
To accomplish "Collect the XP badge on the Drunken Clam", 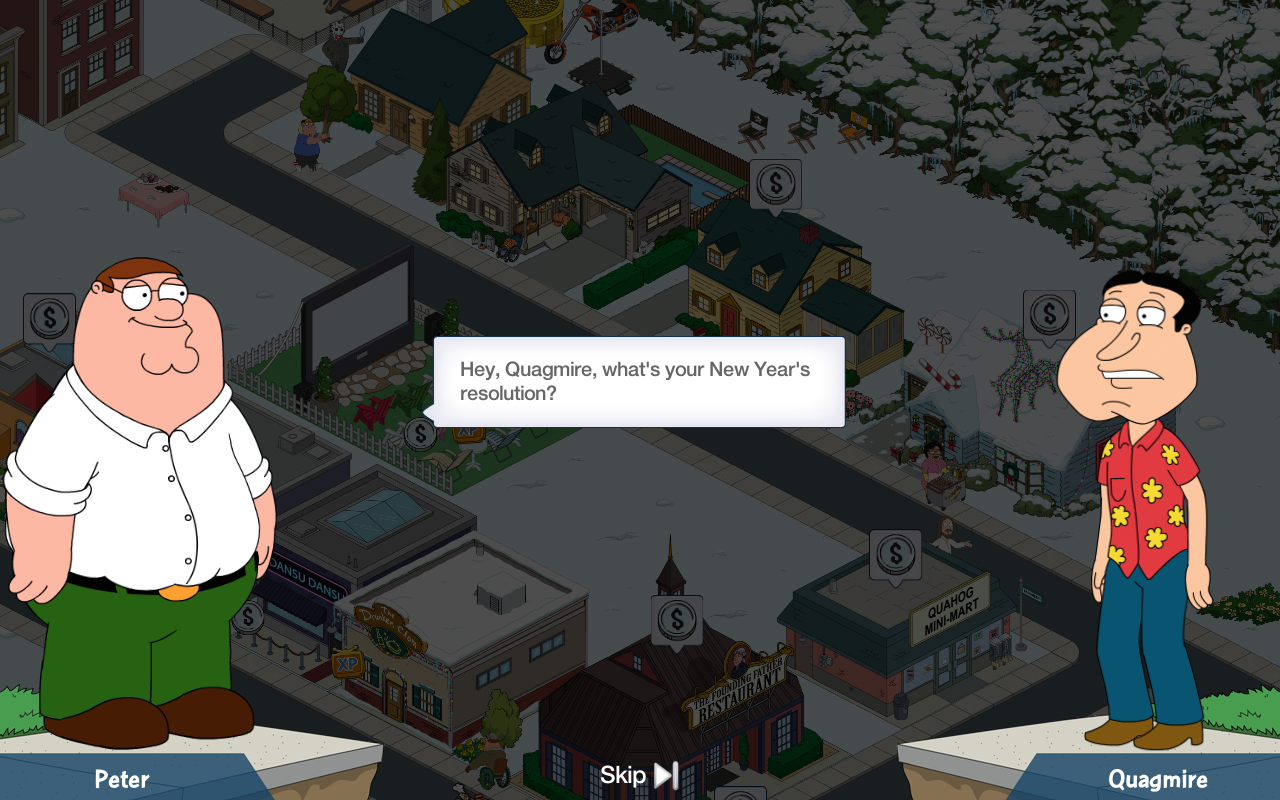I will pos(347,664).
